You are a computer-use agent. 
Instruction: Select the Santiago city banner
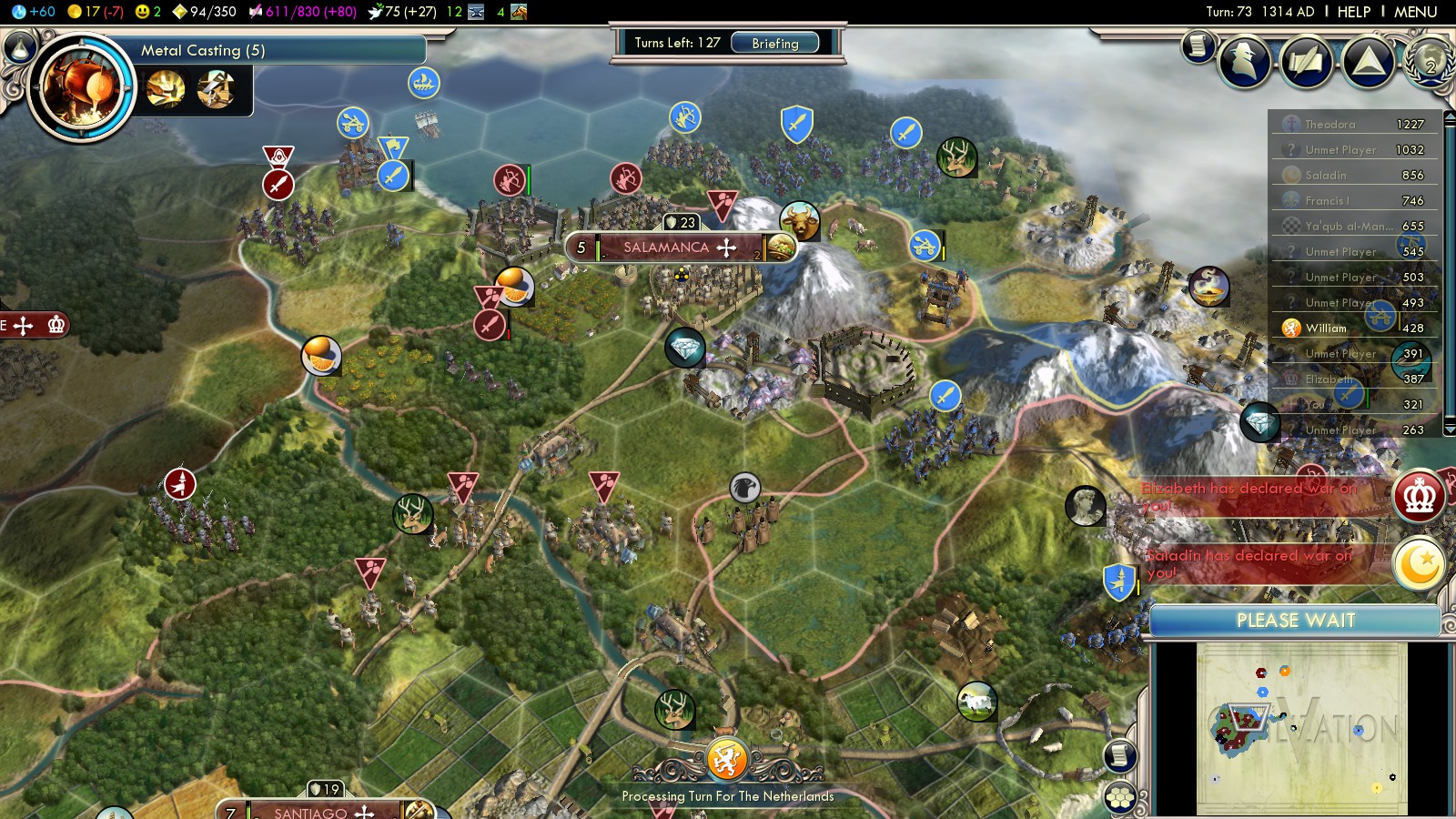[312, 811]
